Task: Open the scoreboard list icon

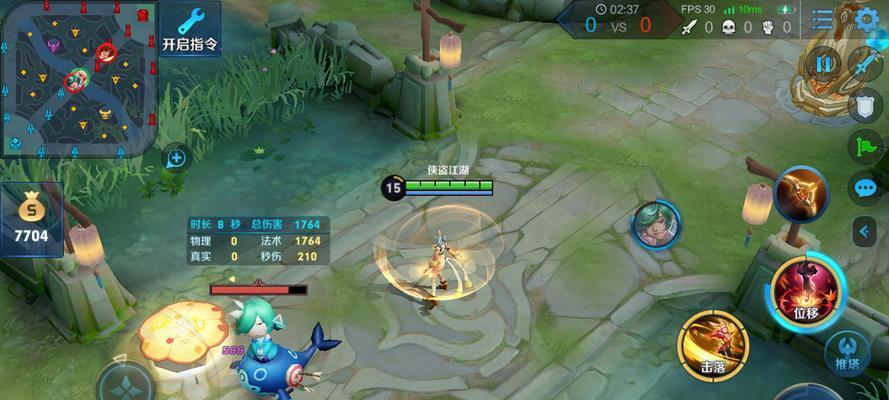Action: point(823,20)
